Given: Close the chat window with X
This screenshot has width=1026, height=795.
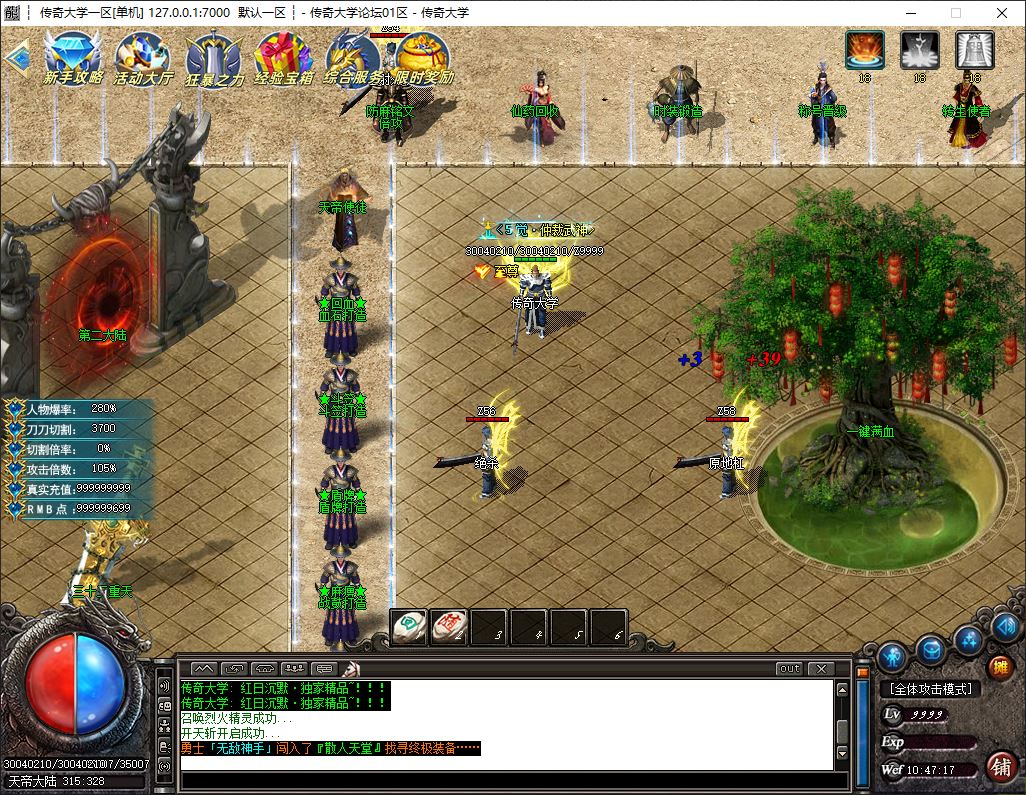Looking at the screenshot, I should coord(820,668).
